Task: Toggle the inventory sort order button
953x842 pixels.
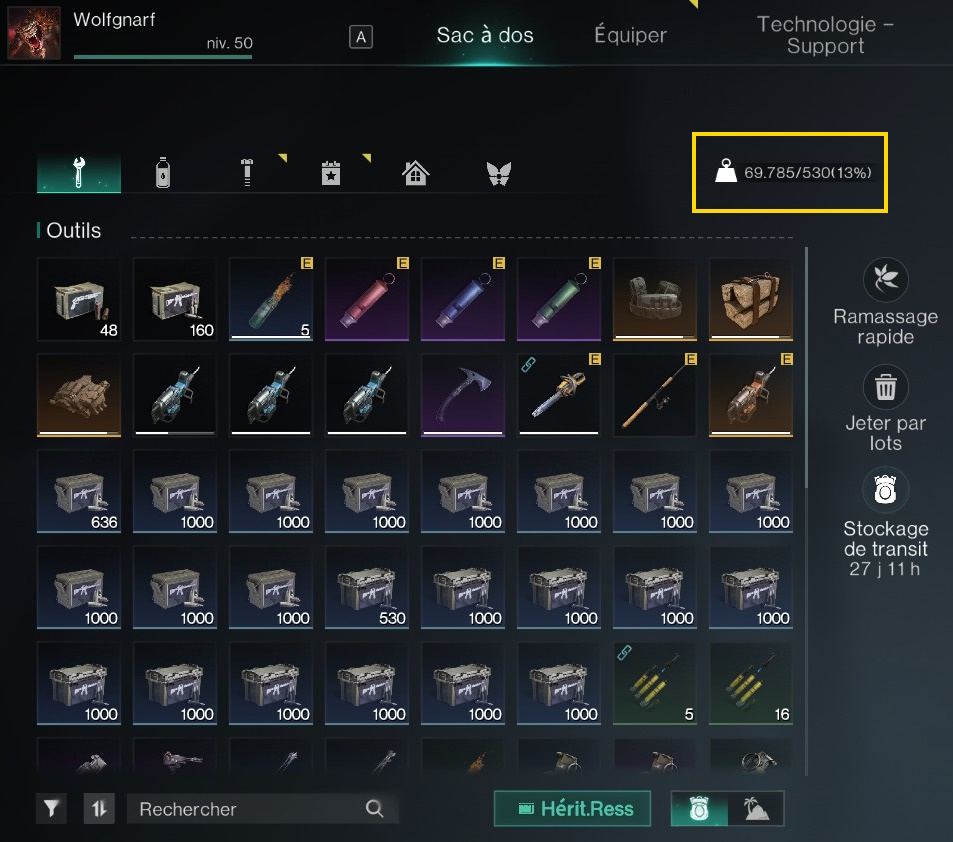Action: 98,809
